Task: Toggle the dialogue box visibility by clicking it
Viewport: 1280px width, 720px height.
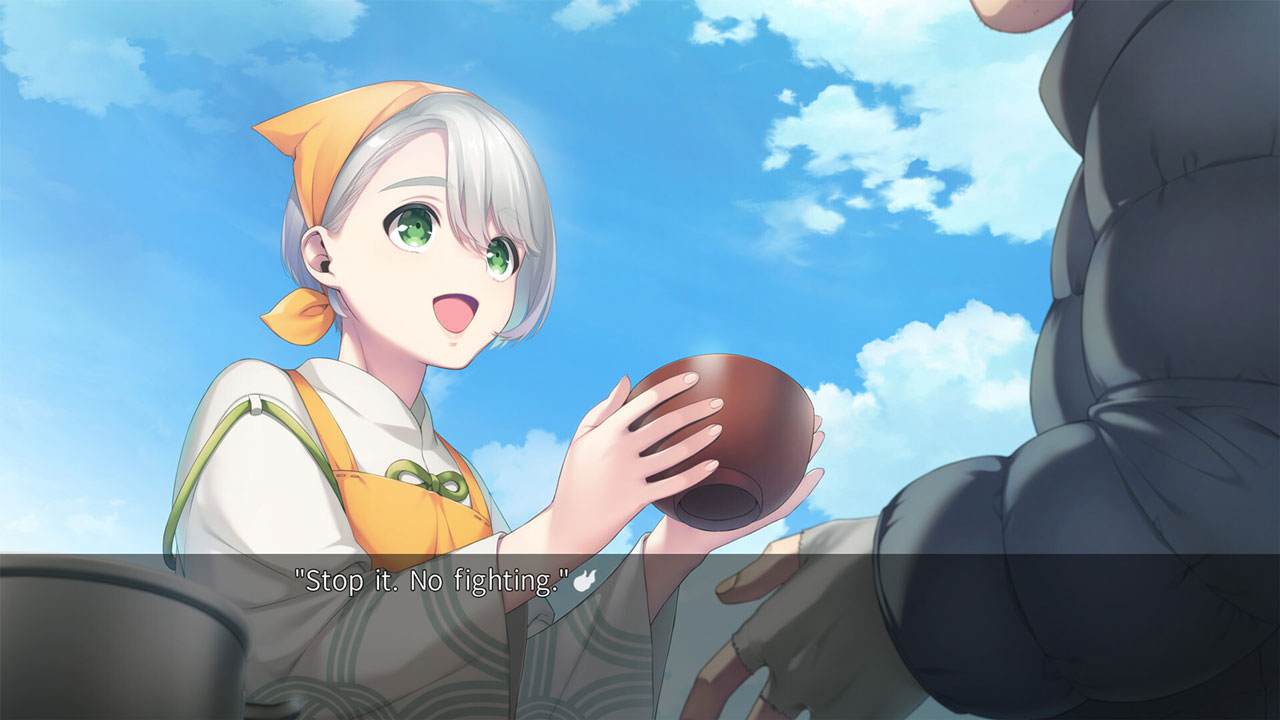Action: [x=640, y=600]
